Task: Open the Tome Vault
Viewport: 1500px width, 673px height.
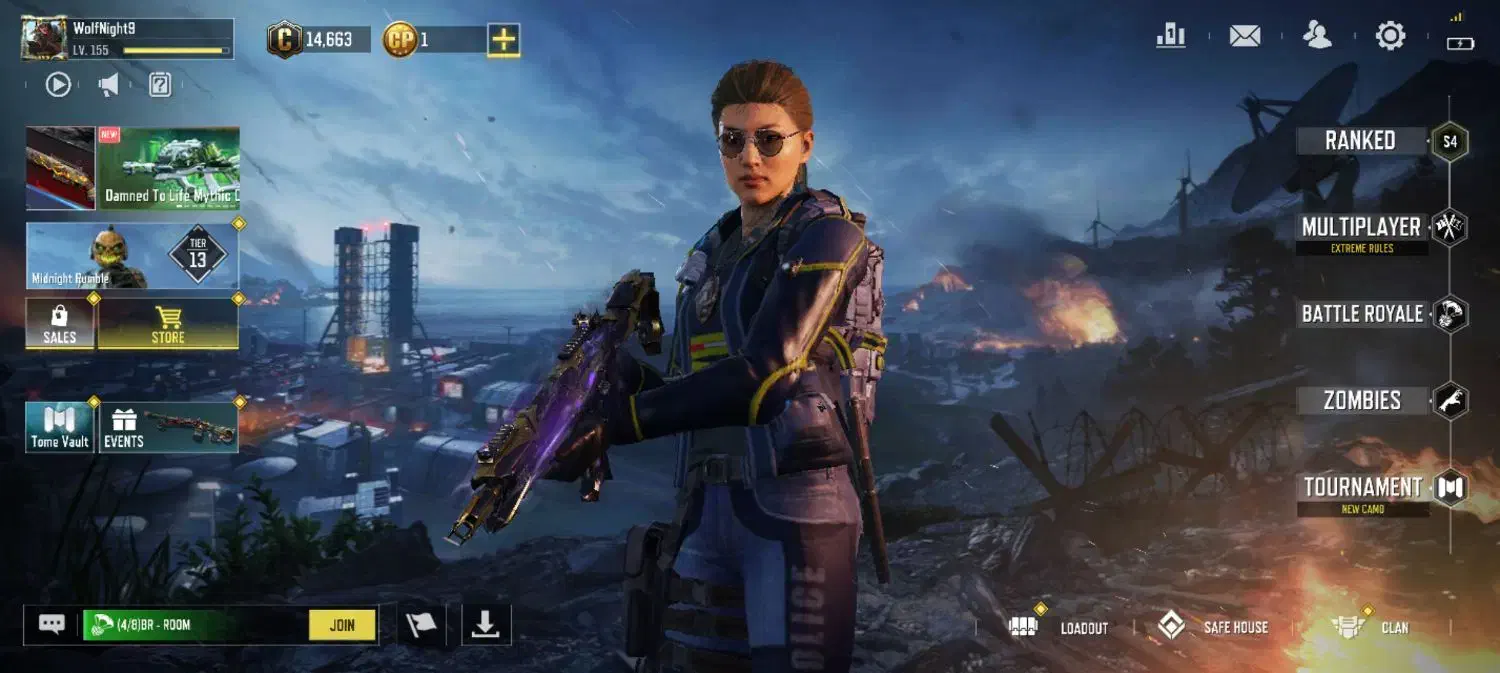Action: pyautogui.click(x=60, y=427)
